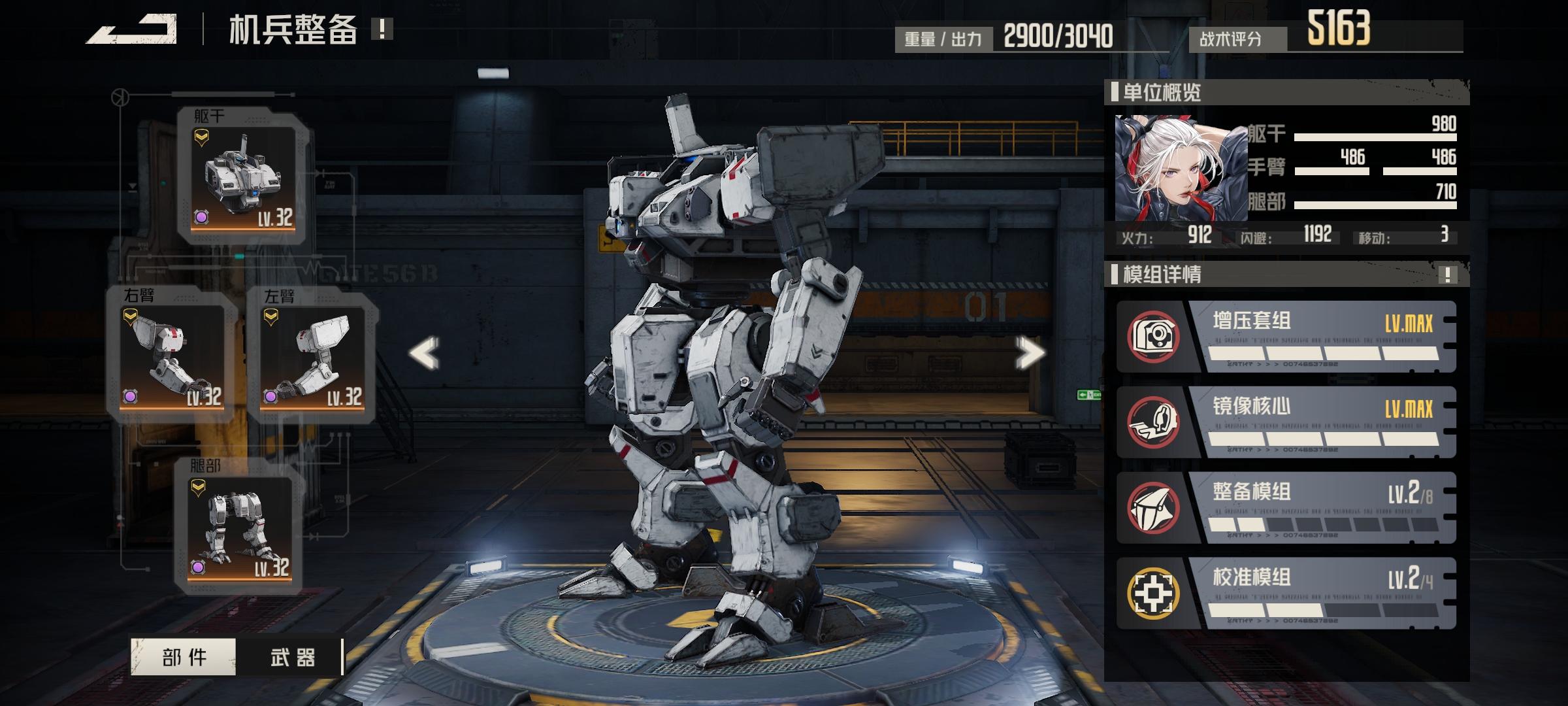
Task: Open the info icon beside 机兵整备
Action: point(382,29)
